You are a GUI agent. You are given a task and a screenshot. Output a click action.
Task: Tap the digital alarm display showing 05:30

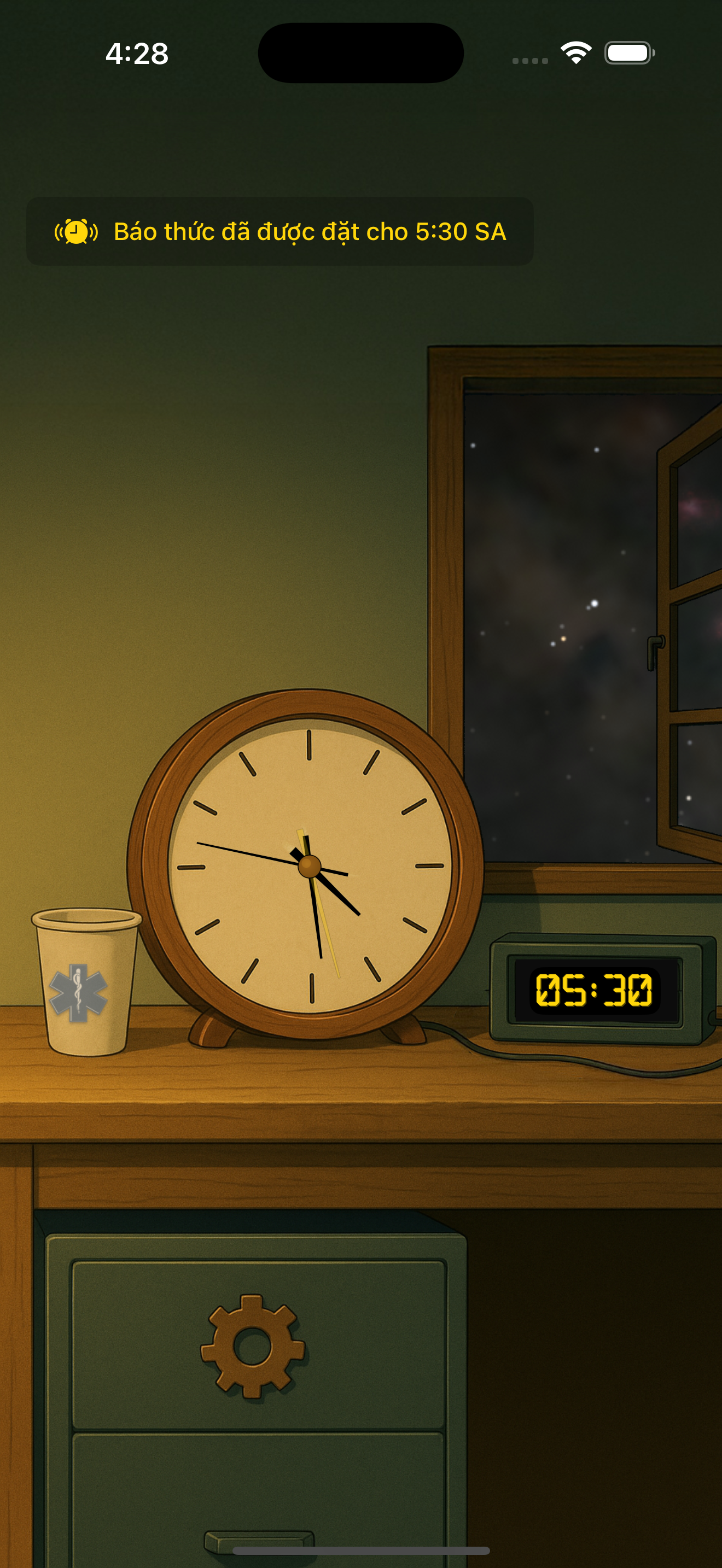[594, 990]
